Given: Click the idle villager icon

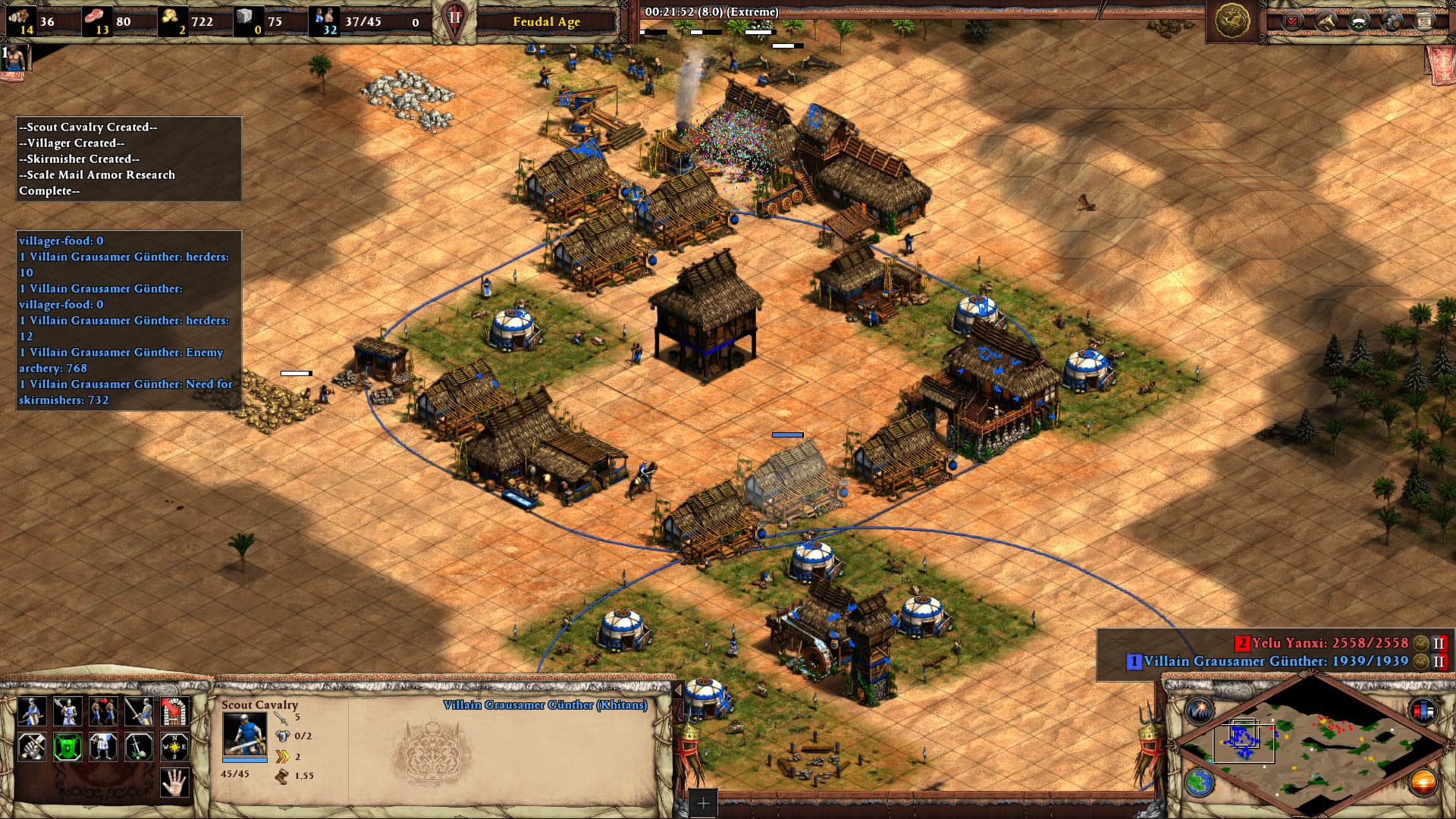Looking at the screenshot, I should point(15,57).
